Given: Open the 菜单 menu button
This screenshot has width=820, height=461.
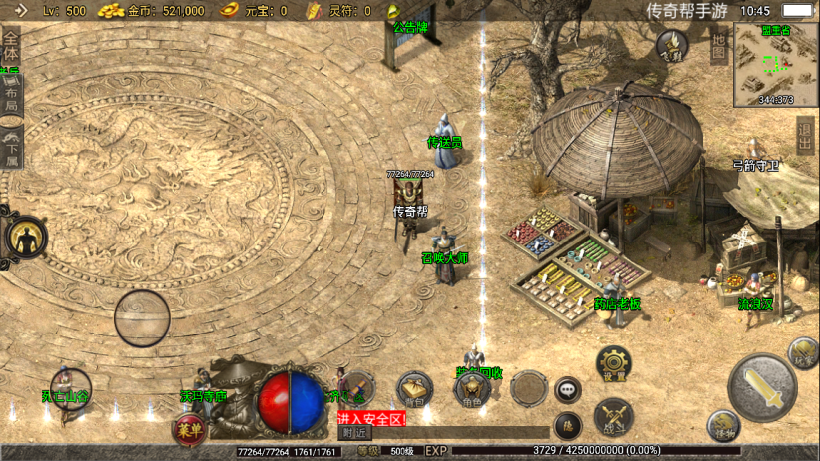Looking at the screenshot, I should (186, 430).
